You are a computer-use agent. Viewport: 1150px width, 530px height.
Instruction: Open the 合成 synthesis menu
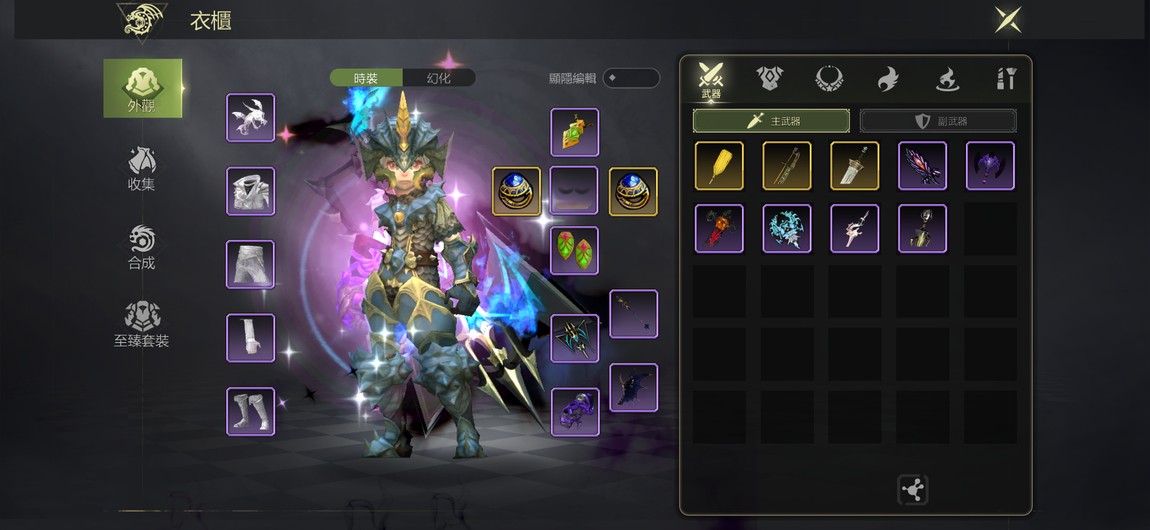pyautogui.click(x=141, y=247)
